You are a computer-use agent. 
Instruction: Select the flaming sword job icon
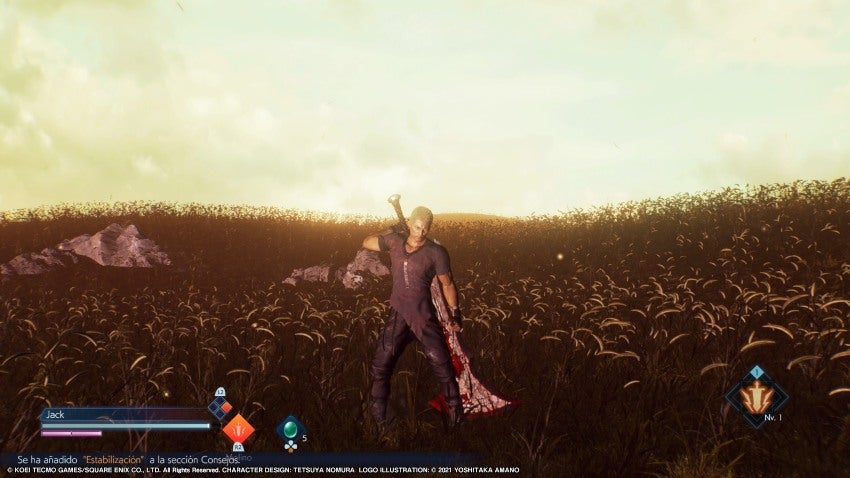click(x=756, y=397)
